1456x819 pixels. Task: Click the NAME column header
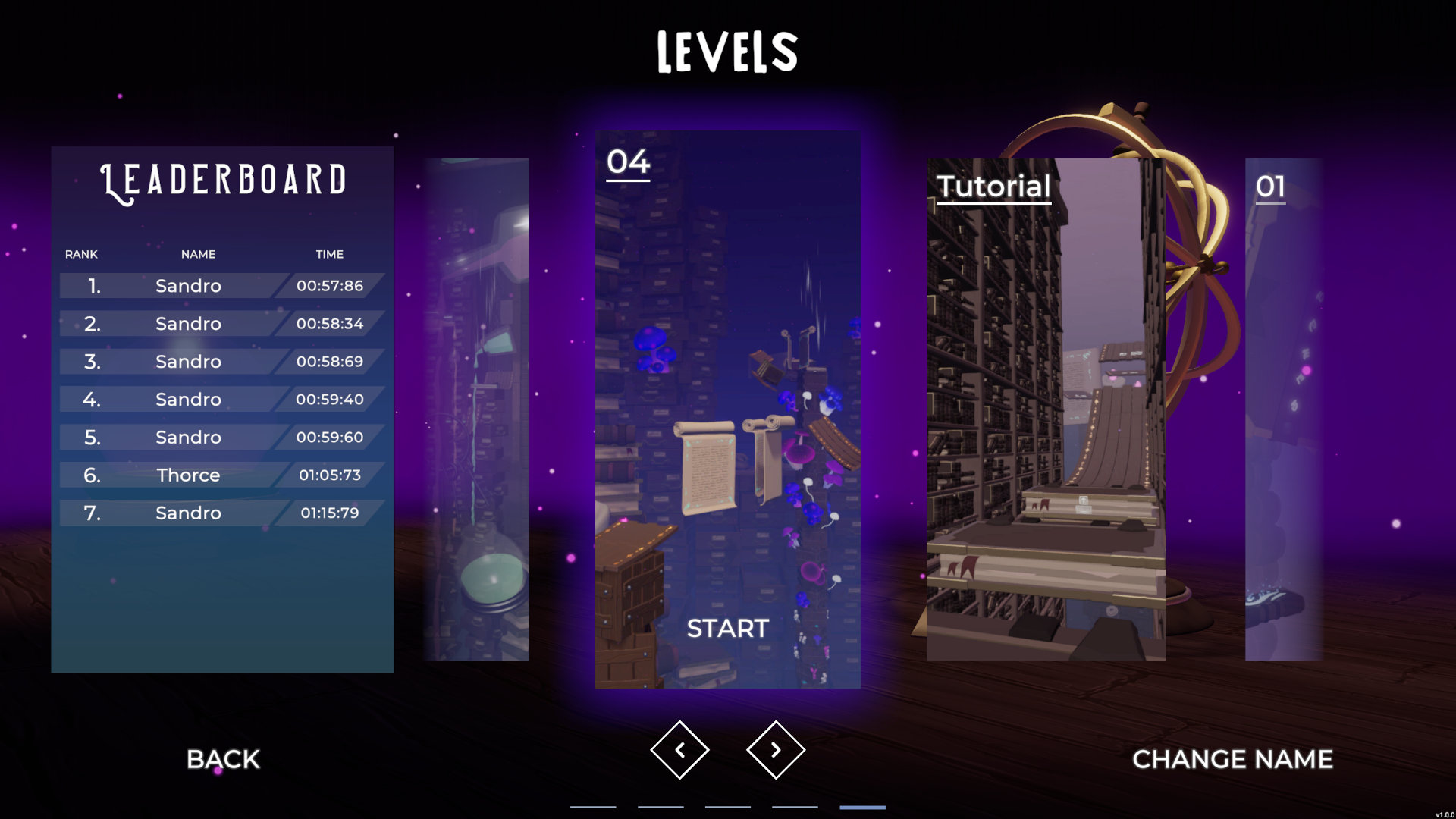[197, 255]
